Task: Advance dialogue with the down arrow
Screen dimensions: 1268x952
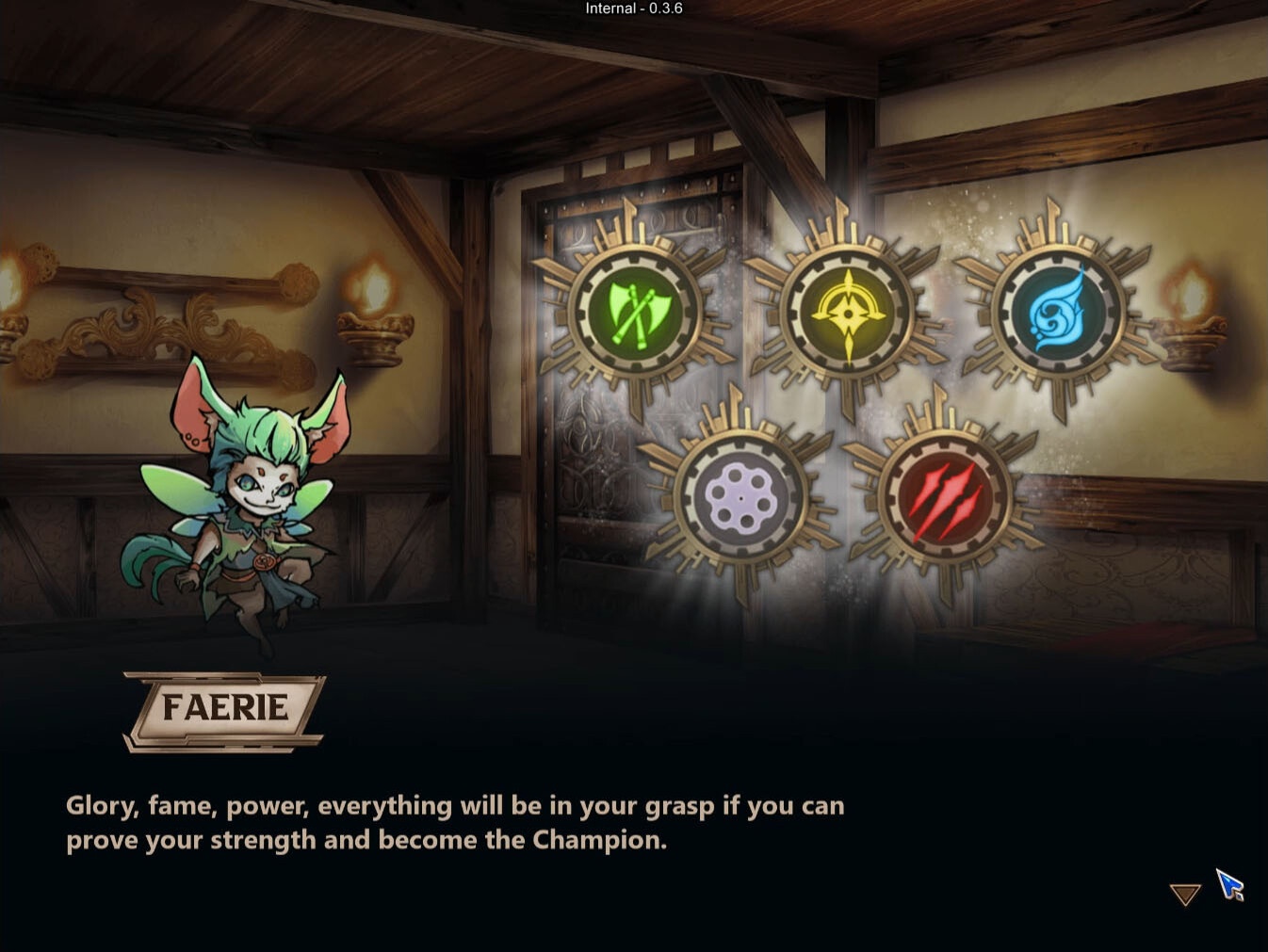Action: click(1185, 894)
